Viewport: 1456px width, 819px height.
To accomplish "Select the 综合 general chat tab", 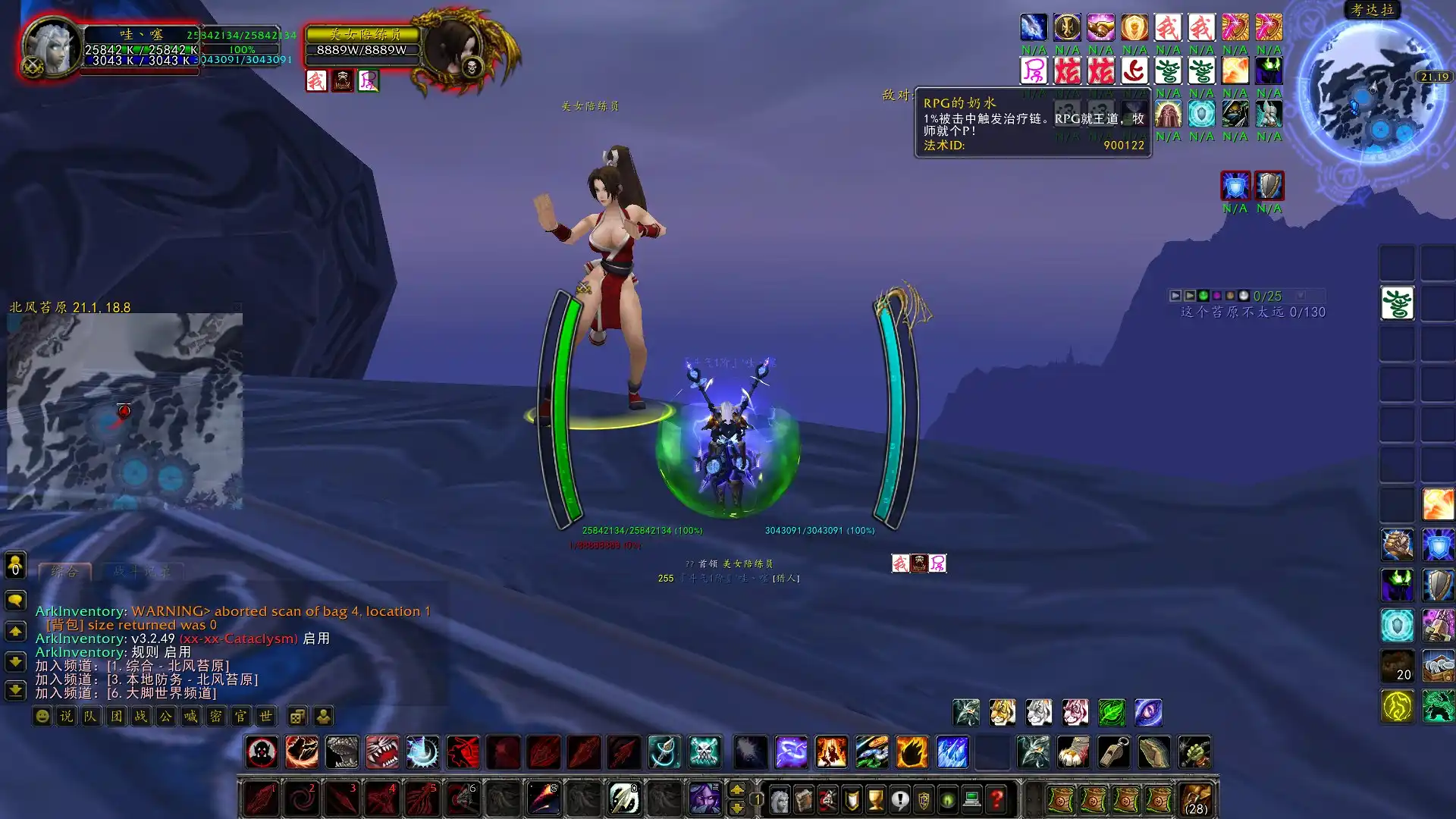I will pyautogui.click(x=64, y=572).
